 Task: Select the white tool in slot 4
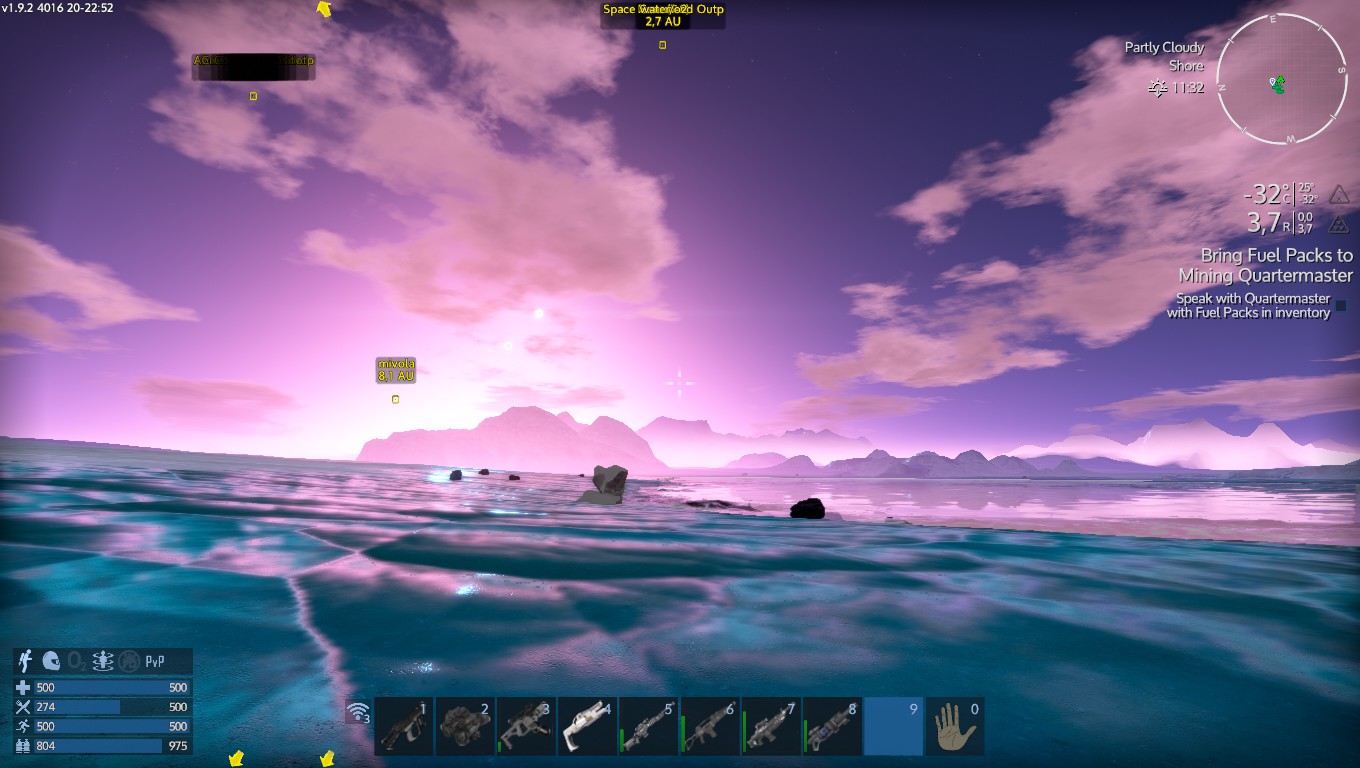pos(587,726)
